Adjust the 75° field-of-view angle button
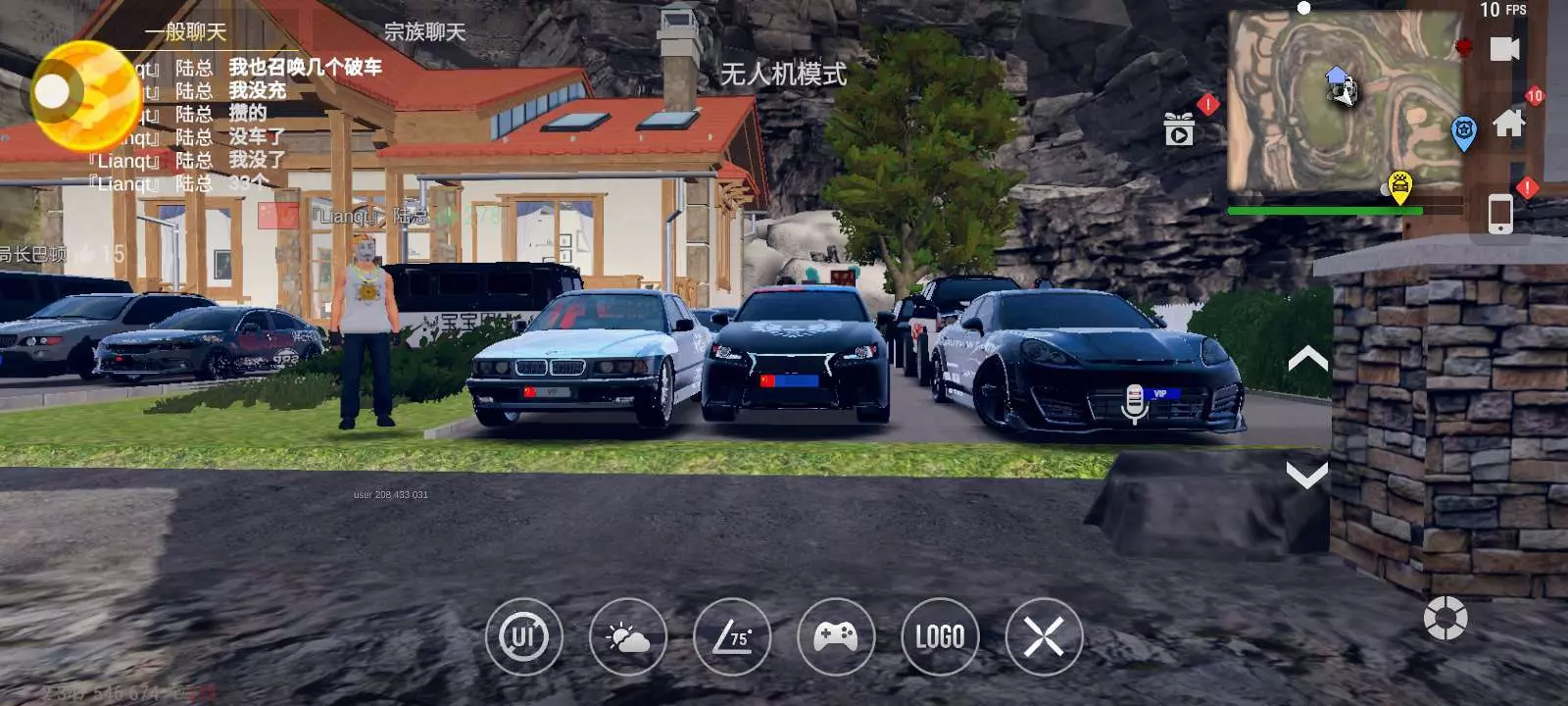Image resolution: width=1568 pixels, height=706 pixels. 732,637
